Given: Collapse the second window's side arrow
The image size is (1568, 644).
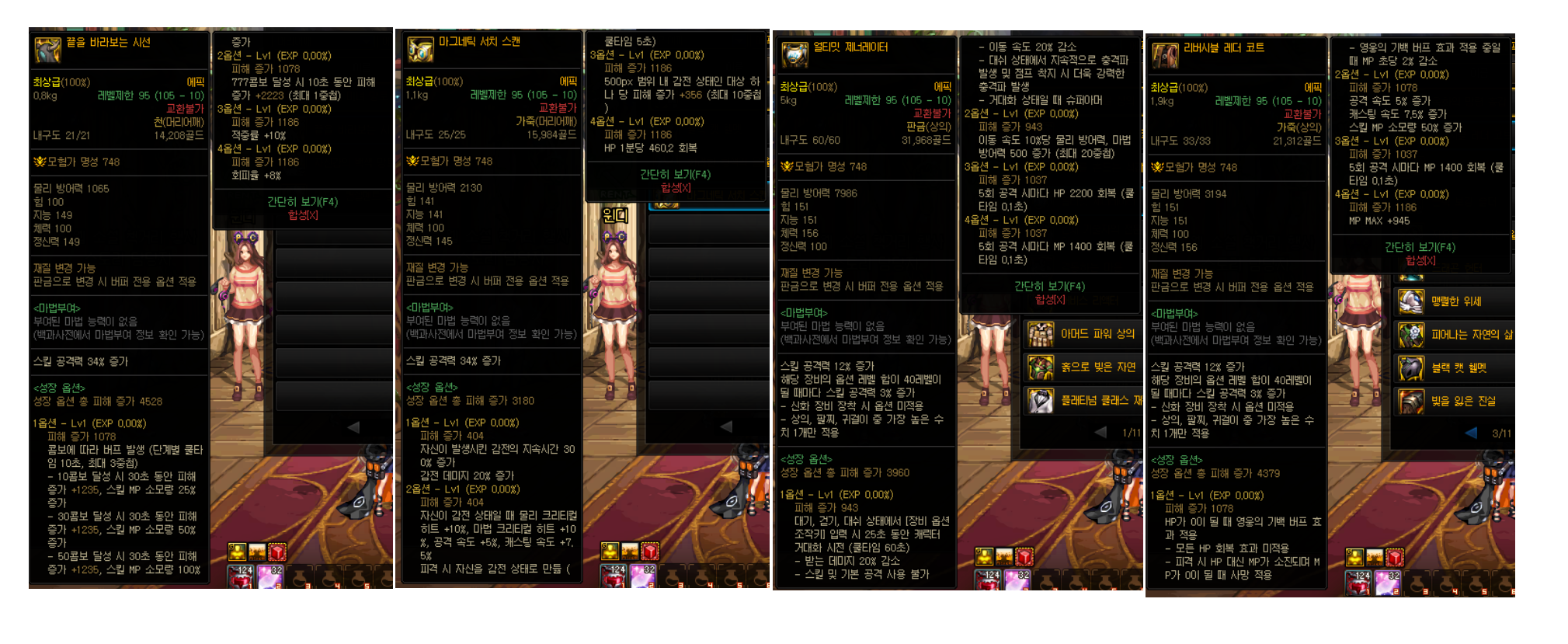Looking at the screenshot, I should tap(726, 426).
